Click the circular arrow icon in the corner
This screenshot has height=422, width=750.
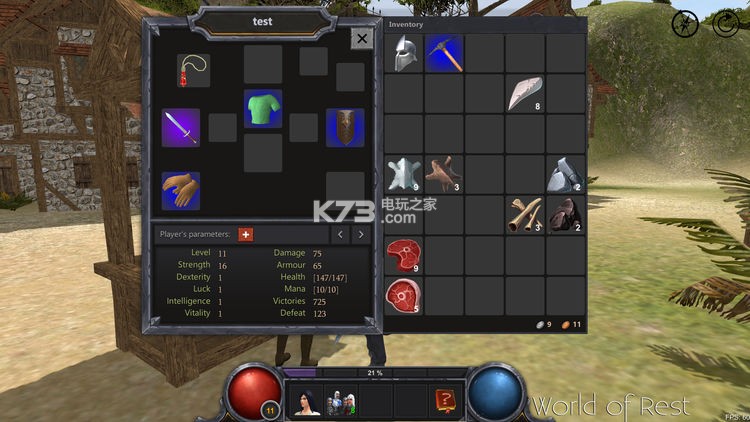725,24
